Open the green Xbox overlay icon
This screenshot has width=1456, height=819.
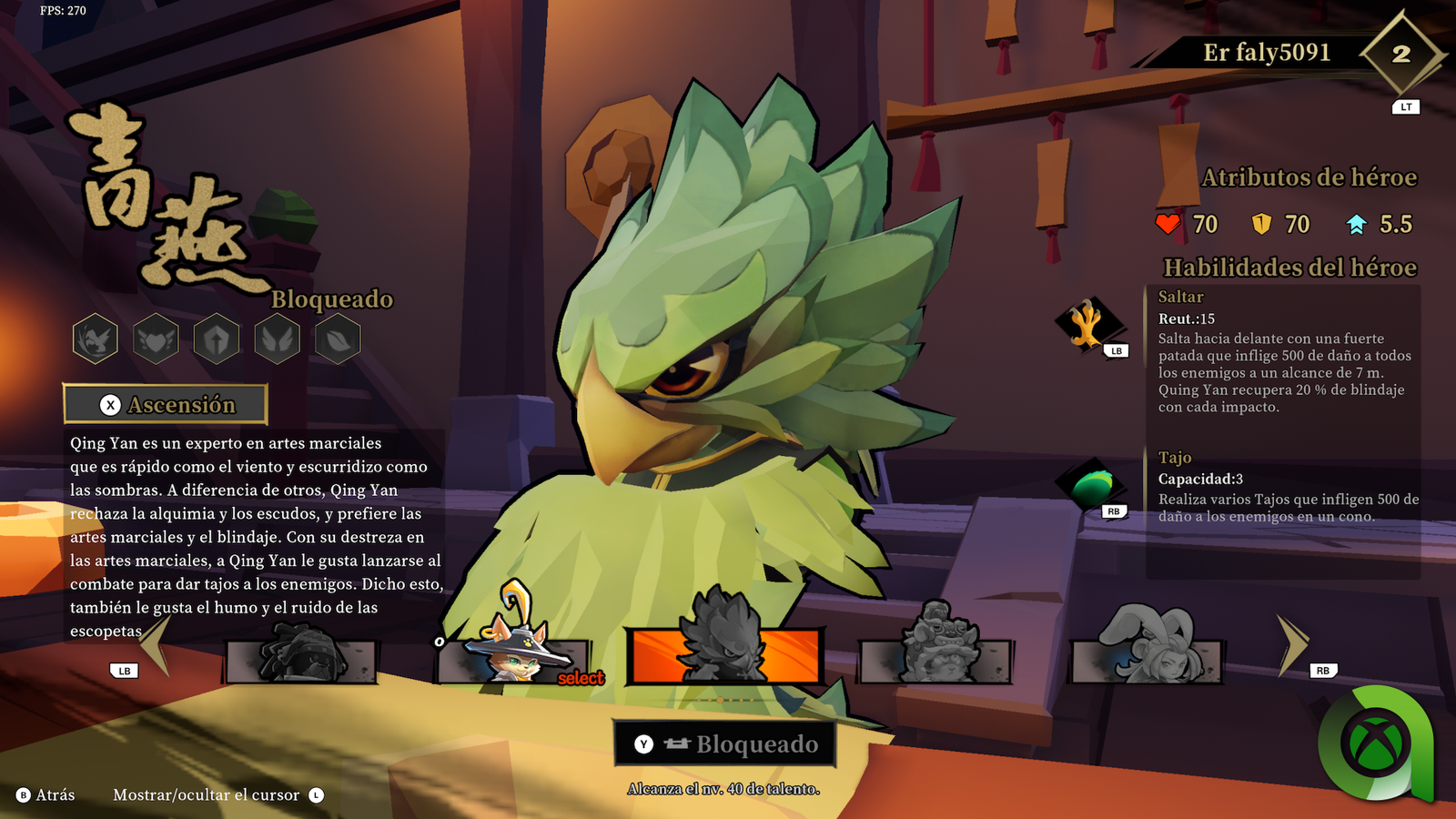pos(1375,746)
